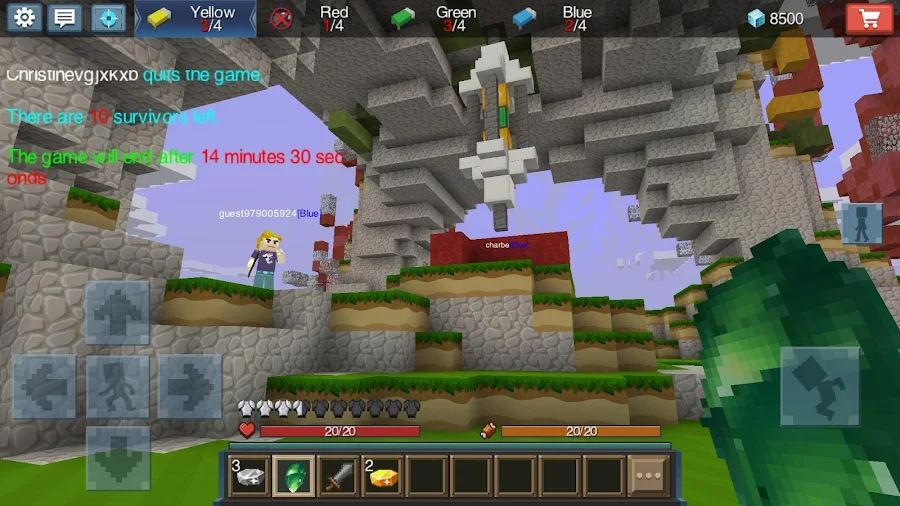Viewport: 900px width, 506px height.
Task: Open the red shopping cart store
Action: click(869, 18)
